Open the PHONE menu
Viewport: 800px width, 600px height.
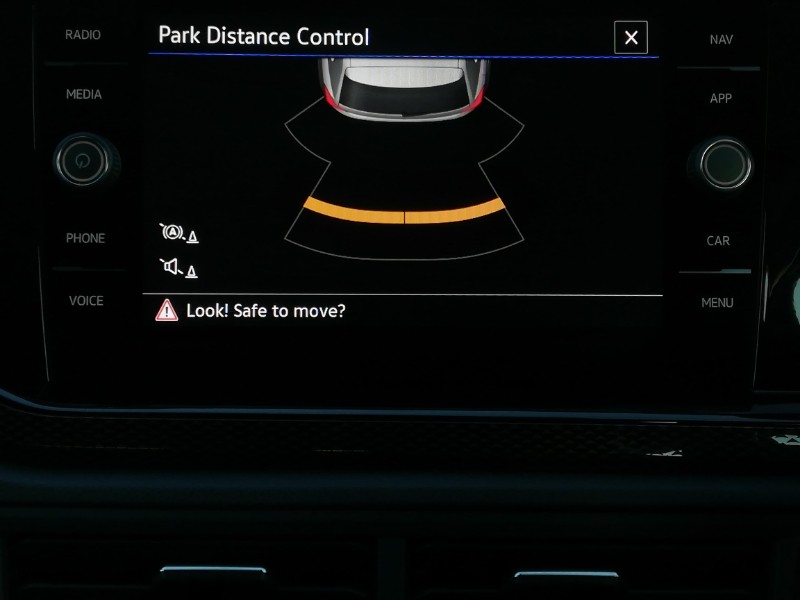85,238
